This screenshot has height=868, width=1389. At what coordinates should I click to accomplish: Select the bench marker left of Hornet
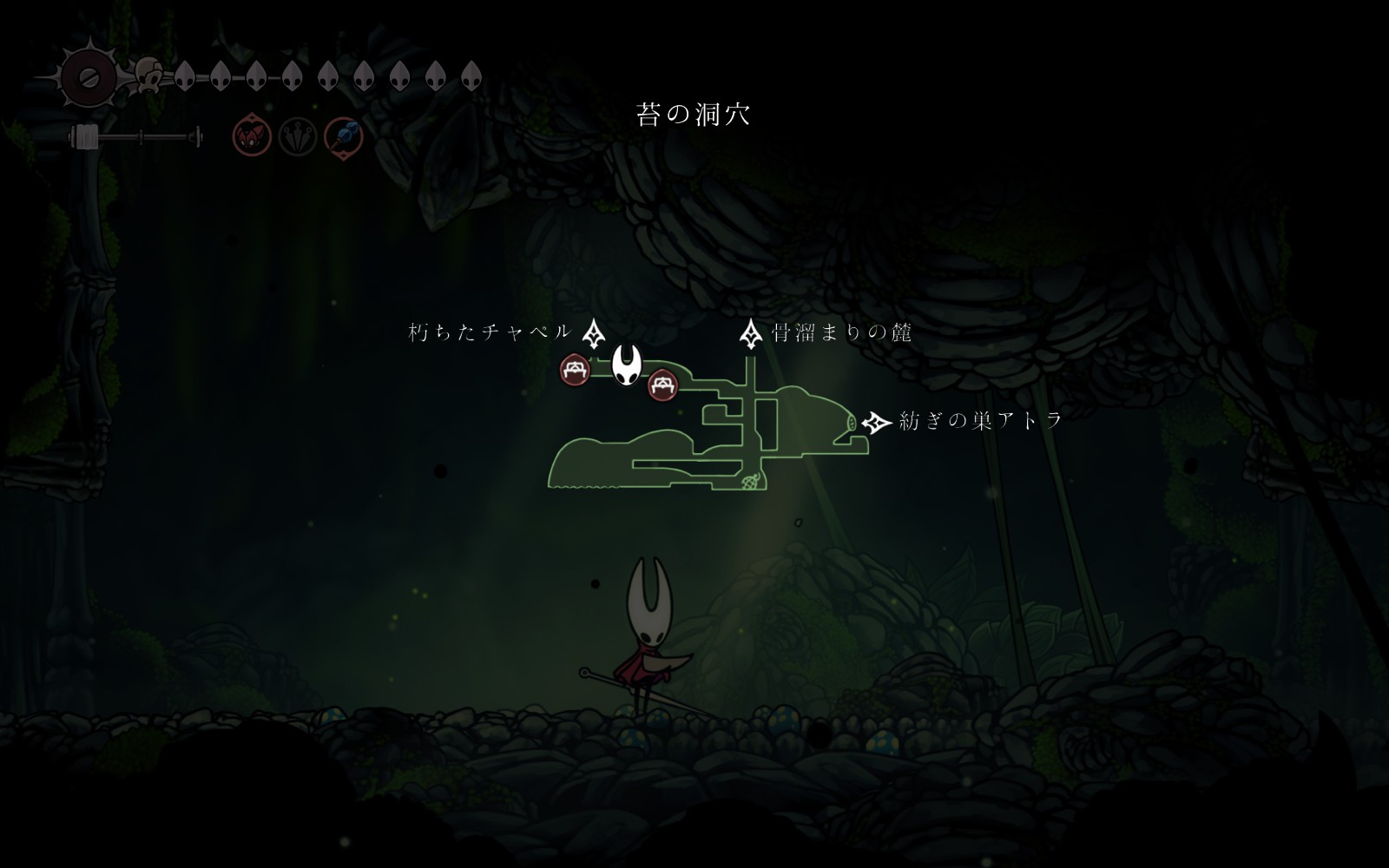(575, 371)
